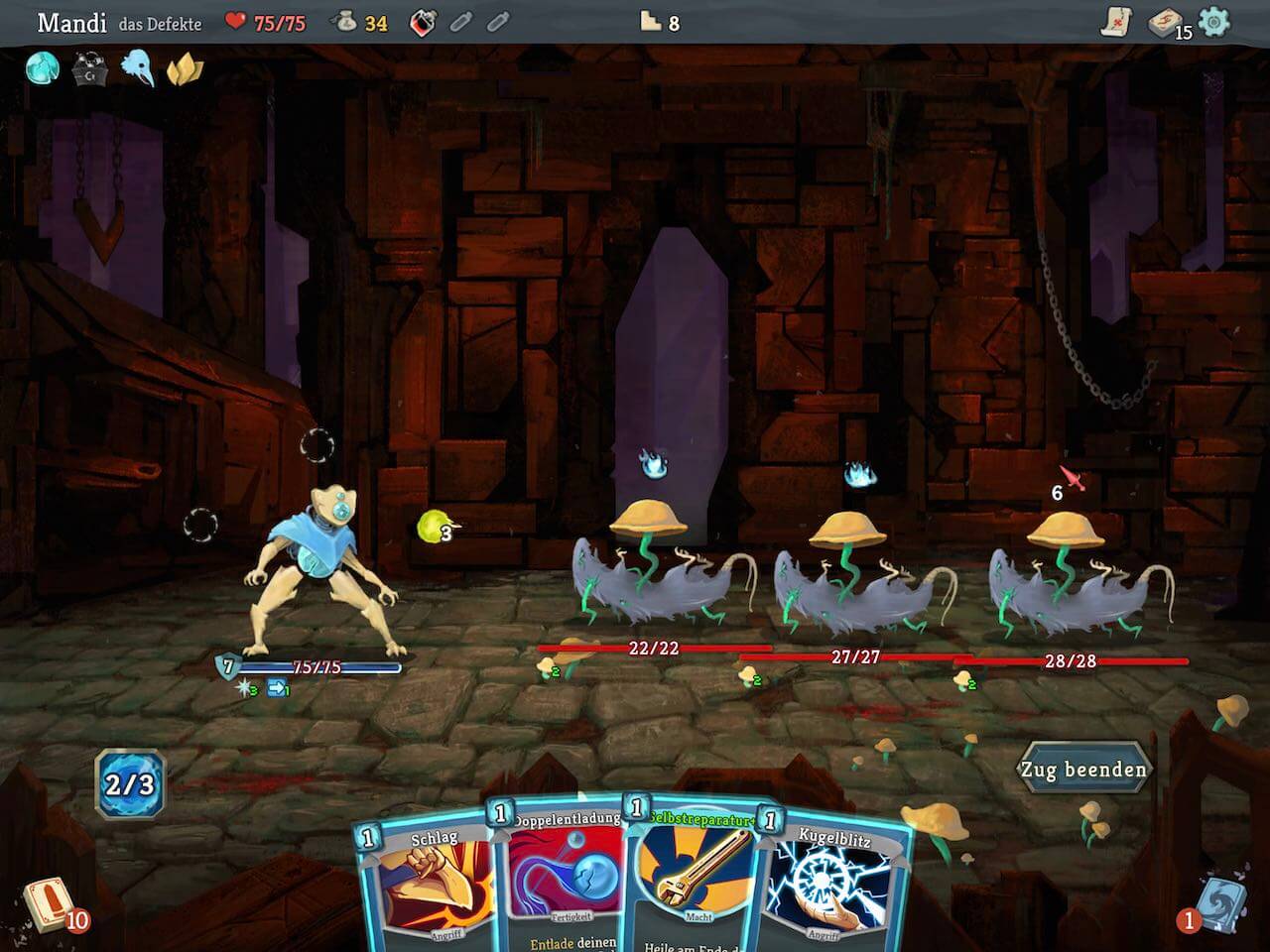Inspect the cracked blue orb relic

click(x=43, y=68)
